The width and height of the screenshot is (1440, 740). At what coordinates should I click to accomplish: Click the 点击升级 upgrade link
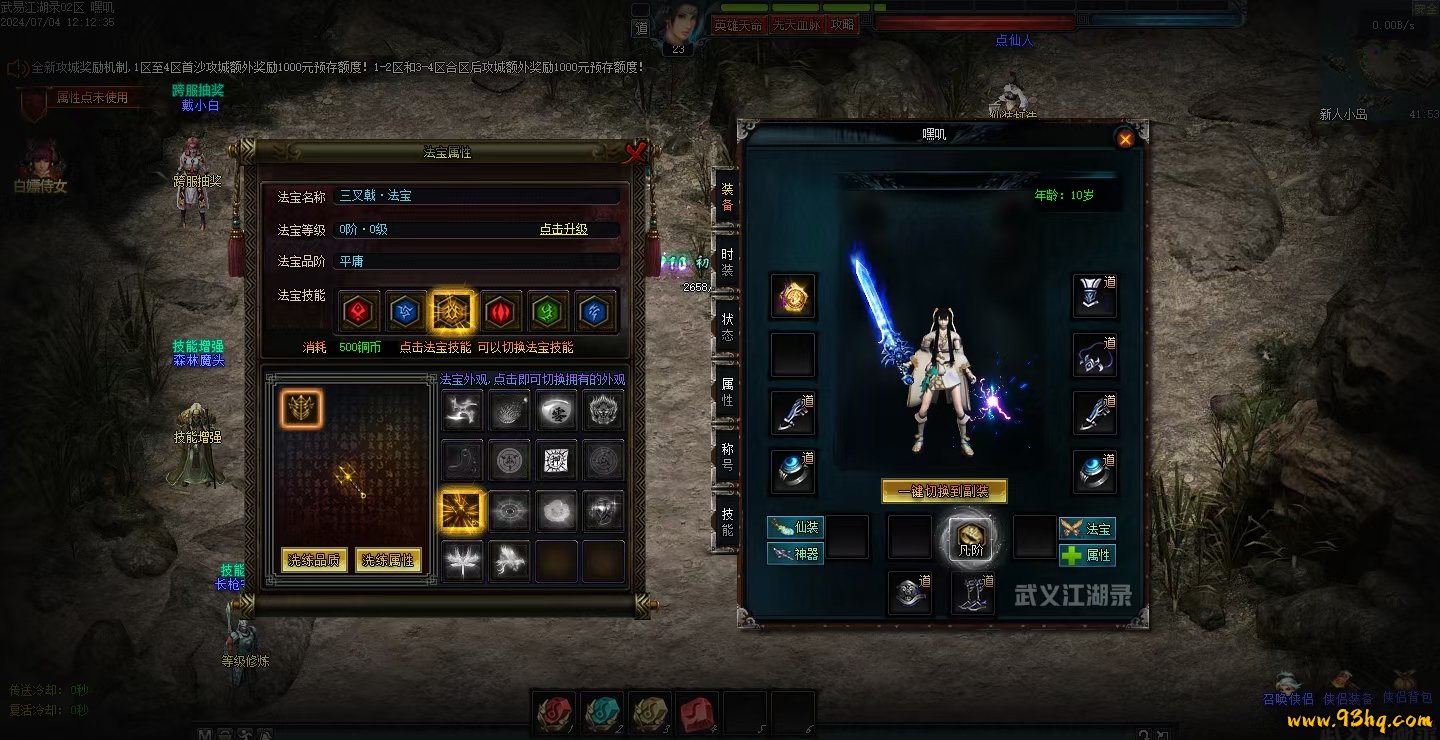(563, 229)
